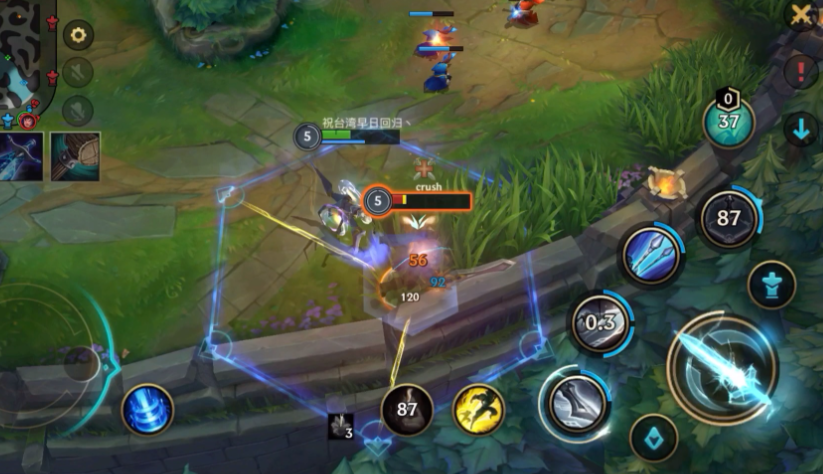Activate the blue swirl Recall button

(148, 409)
